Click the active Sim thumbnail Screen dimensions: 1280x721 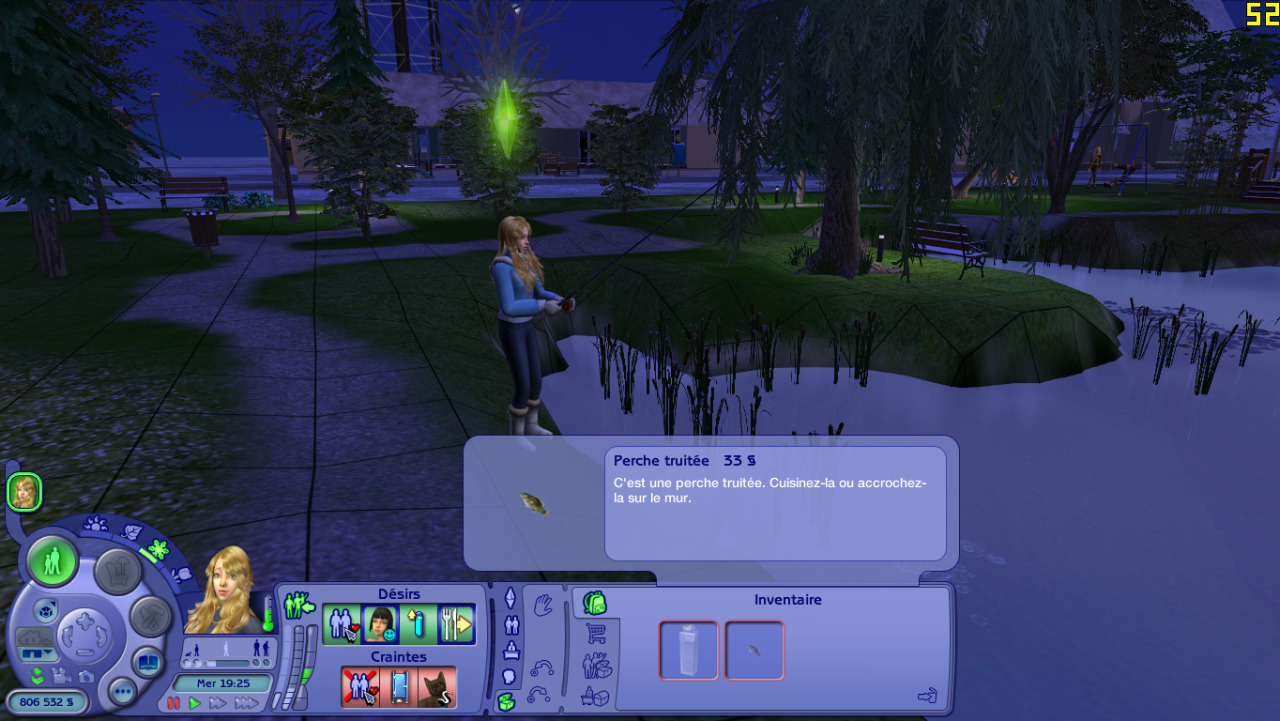click(x=24, y=492)
